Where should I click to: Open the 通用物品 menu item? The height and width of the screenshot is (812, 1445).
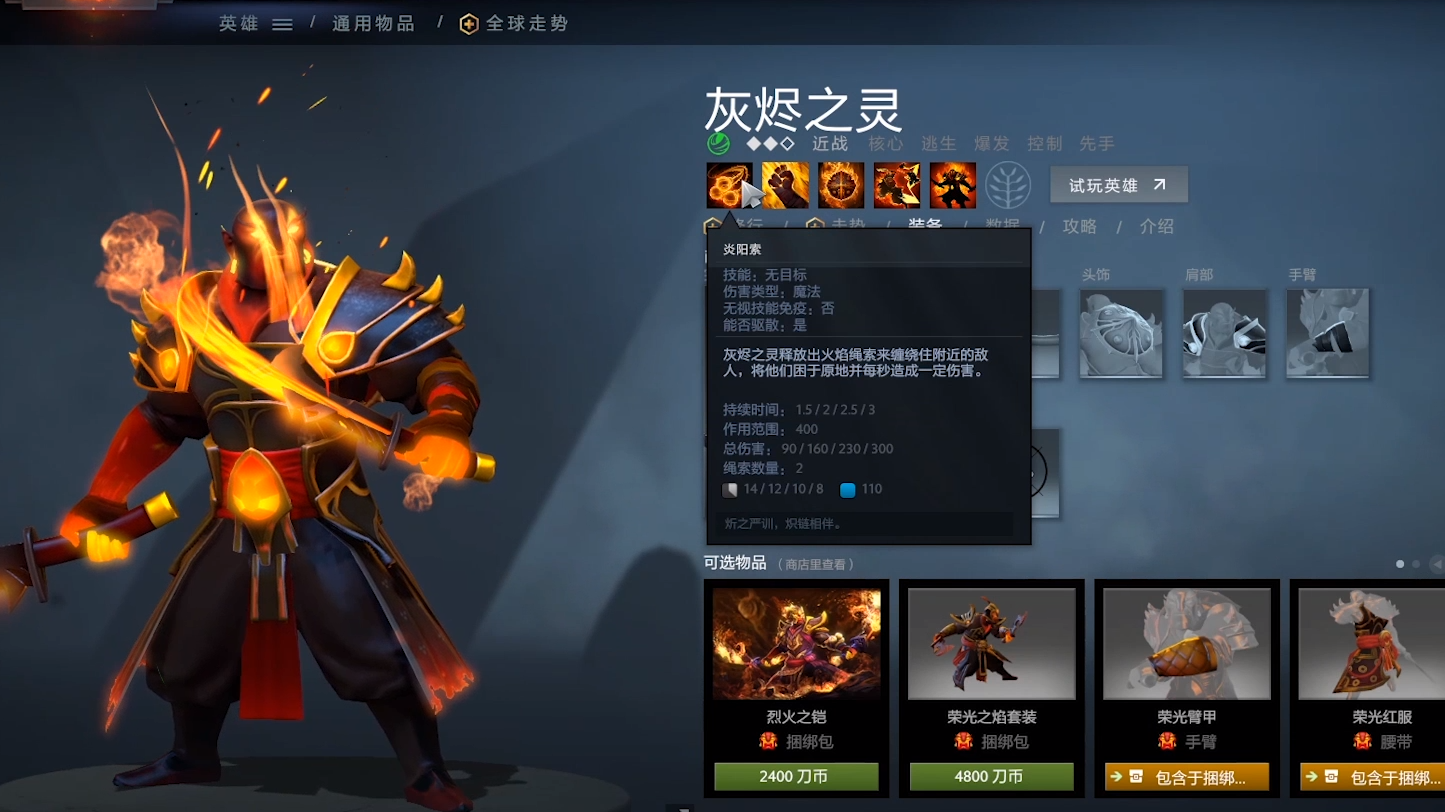[371, 23]
